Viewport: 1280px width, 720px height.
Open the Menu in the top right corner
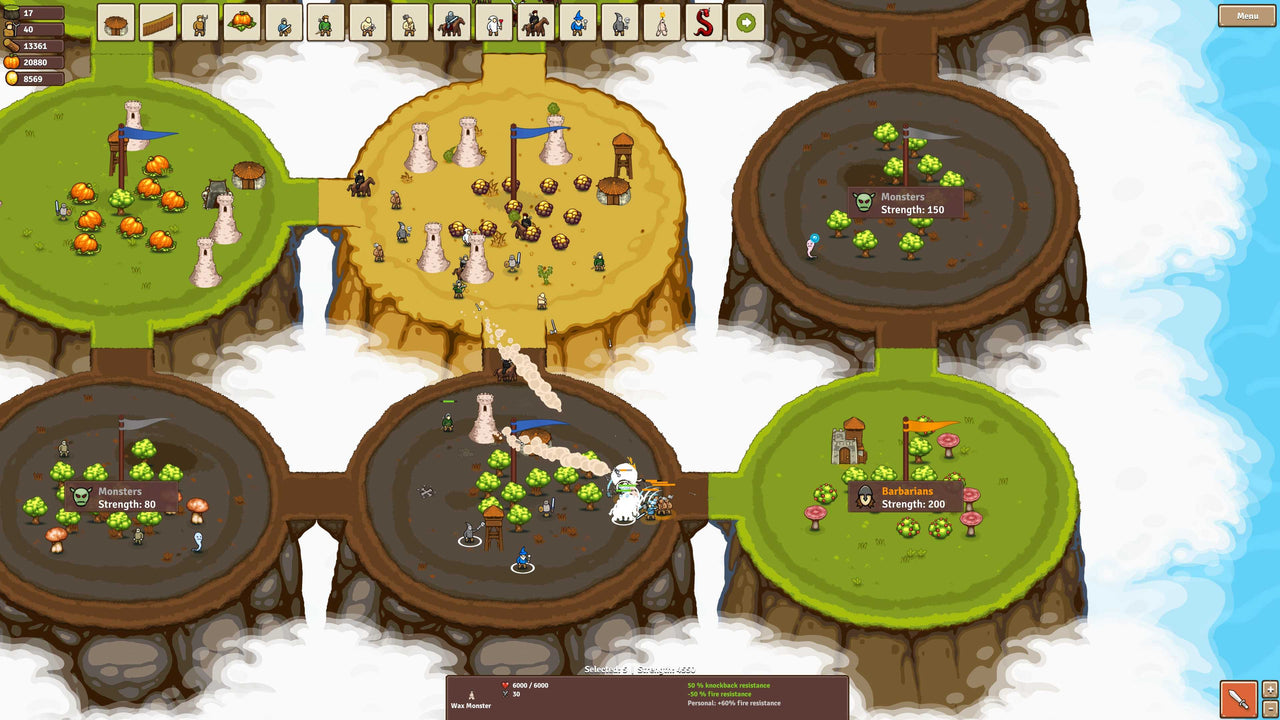(1246, 16)
